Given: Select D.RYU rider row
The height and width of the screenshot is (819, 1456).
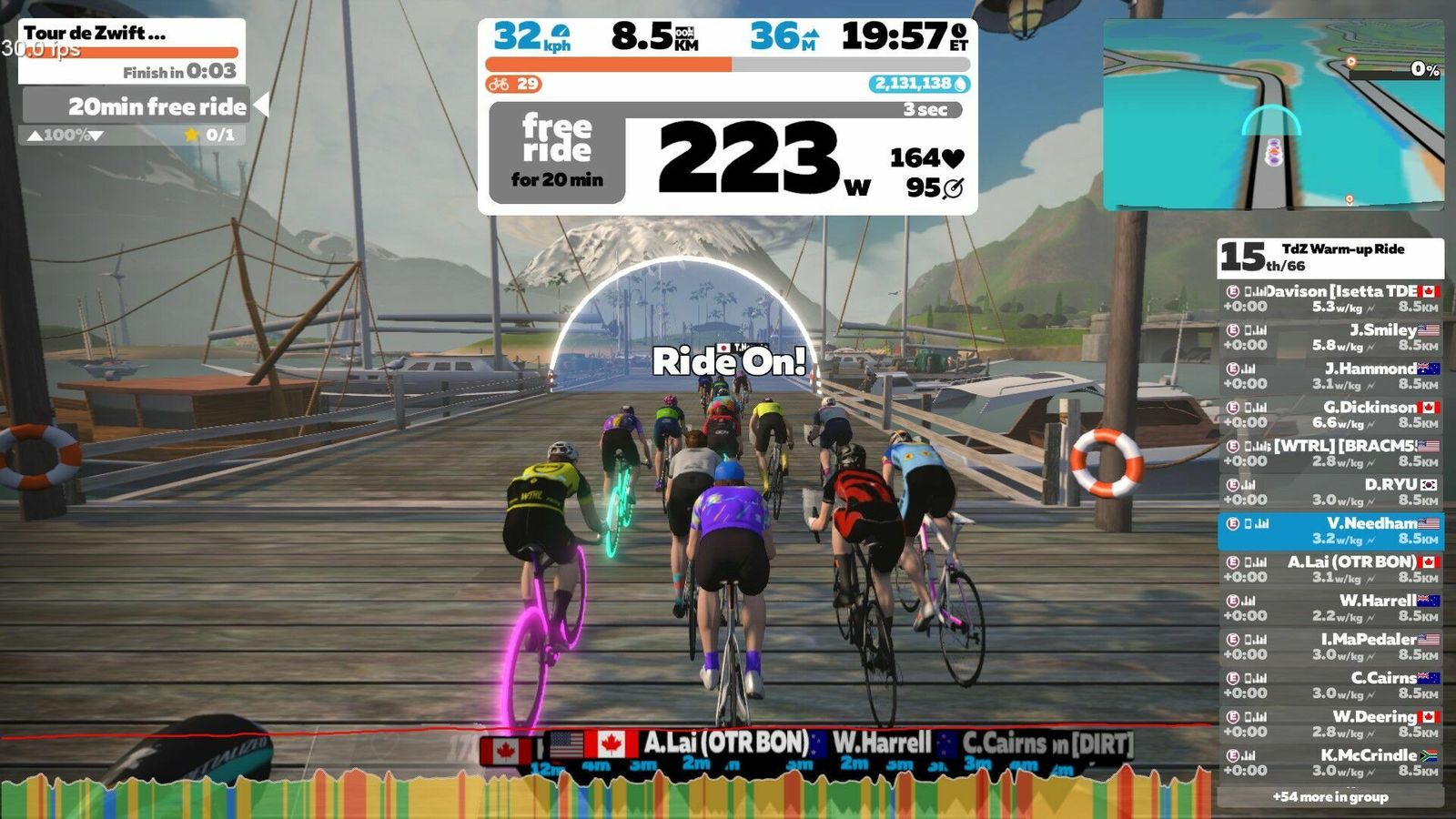Looking at the screenshot, I should coord(1330,491).
